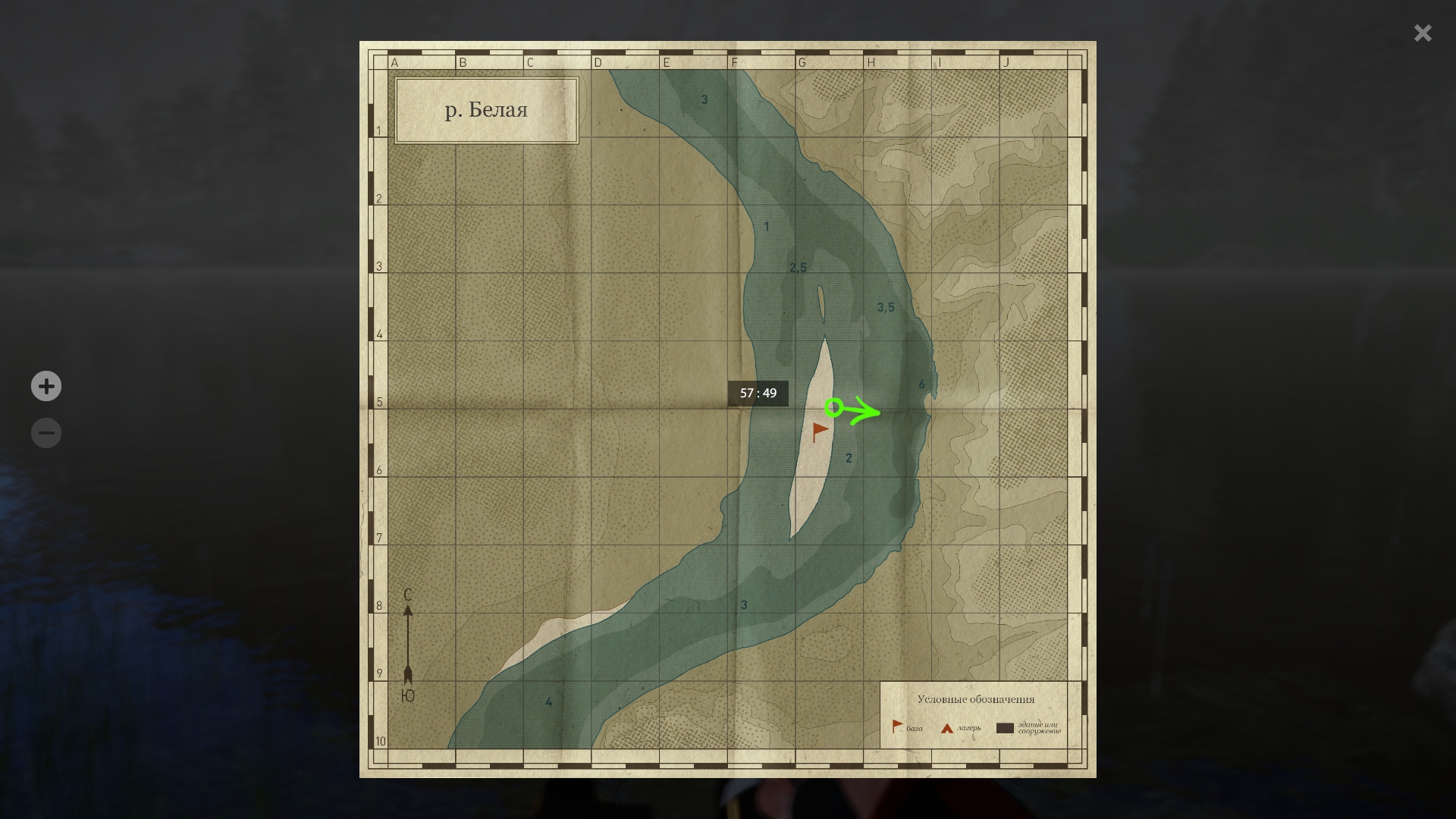Screen dimensions: 1456x819
Task: Select the red base flag marker on the island
Action: tap(820, 431)
